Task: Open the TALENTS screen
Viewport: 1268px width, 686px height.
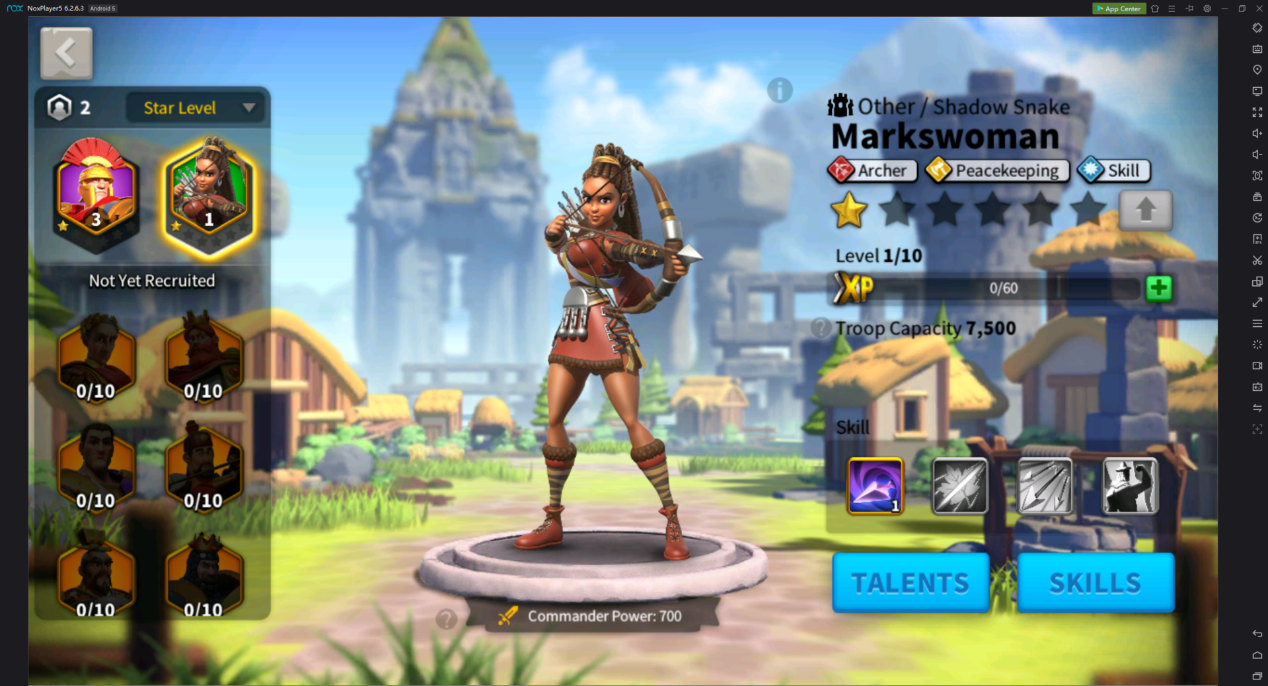Action: click(x=910, y=582)
